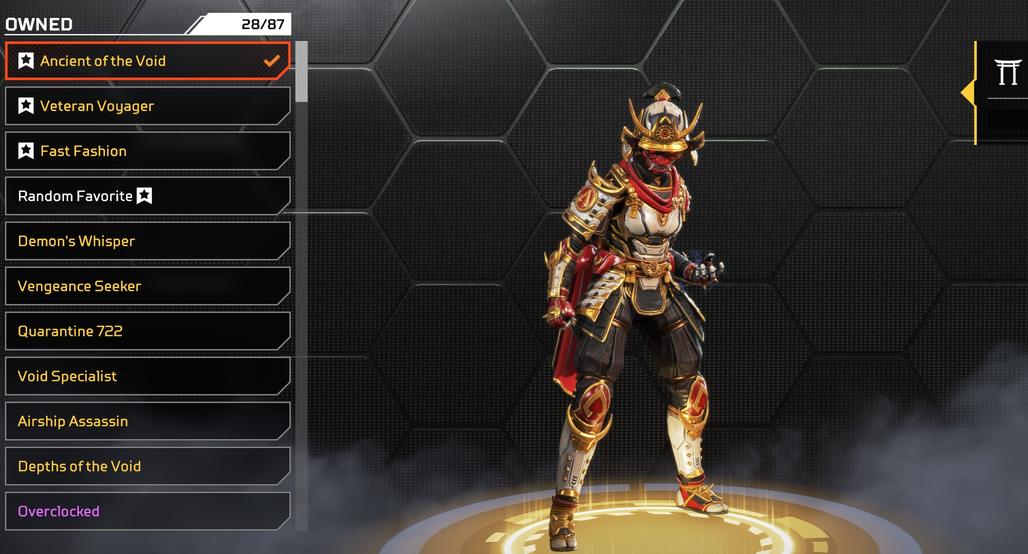
Task: Choose the purple Overclocked skin
Action: (x=147, y=511)
